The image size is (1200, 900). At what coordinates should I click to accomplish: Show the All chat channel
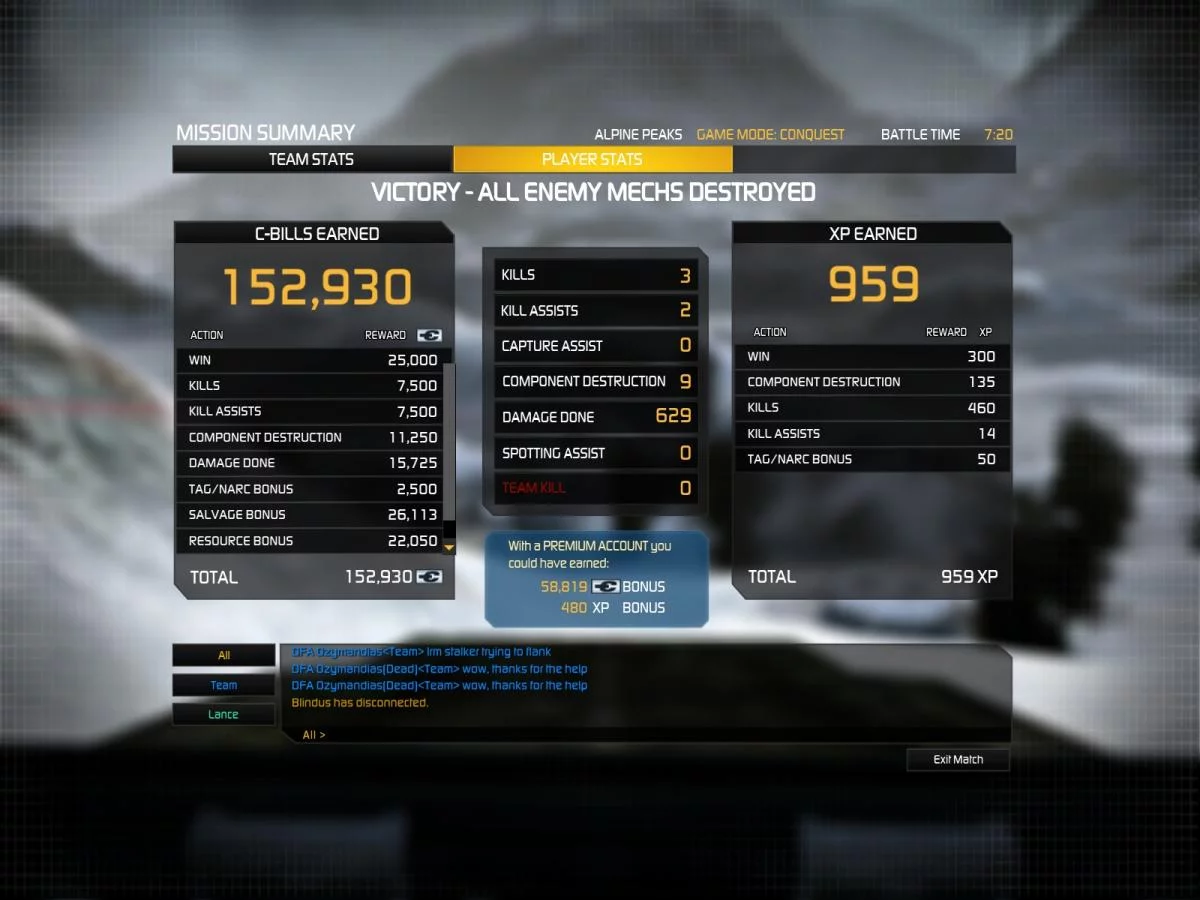224,656
